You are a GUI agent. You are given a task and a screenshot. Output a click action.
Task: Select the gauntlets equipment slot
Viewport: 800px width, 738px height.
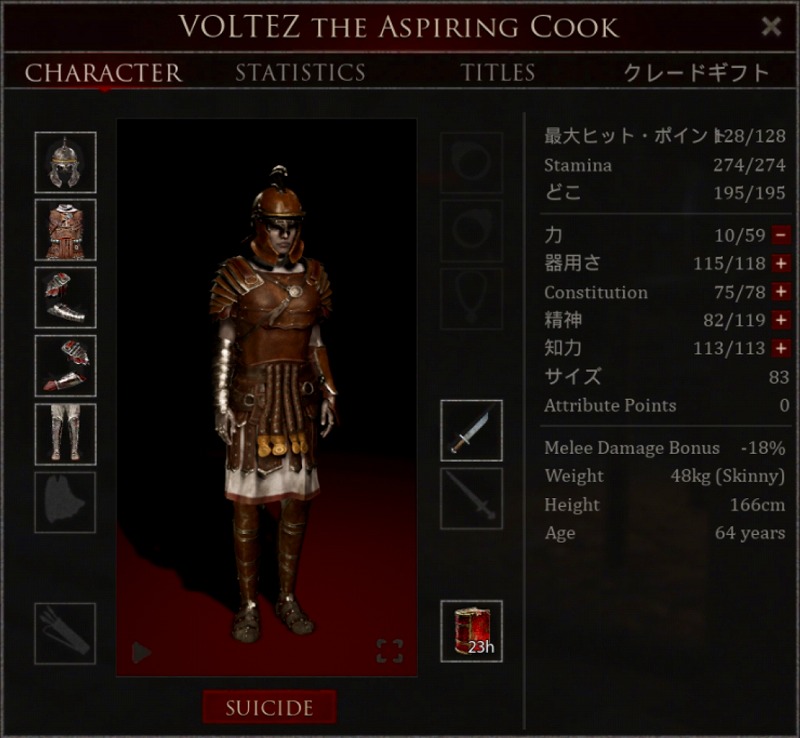66,365
